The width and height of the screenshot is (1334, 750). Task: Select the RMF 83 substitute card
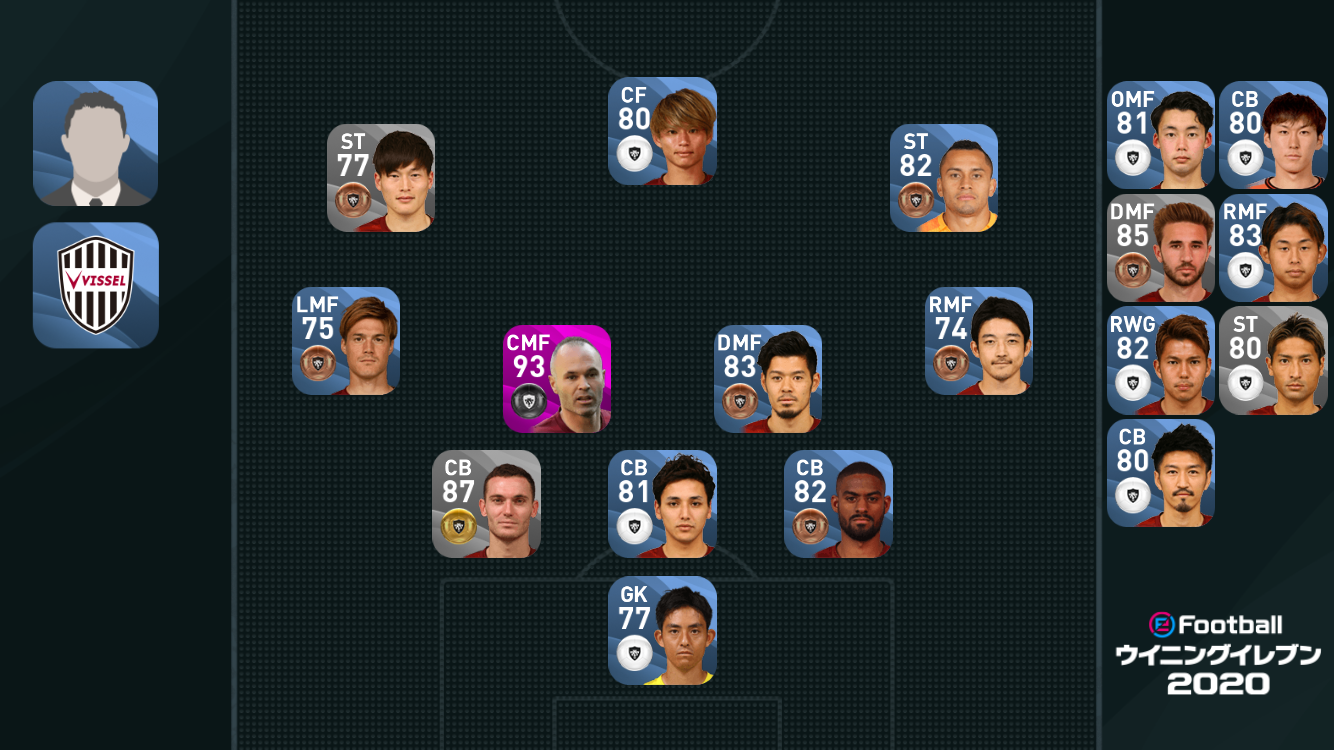point(1273,248)
